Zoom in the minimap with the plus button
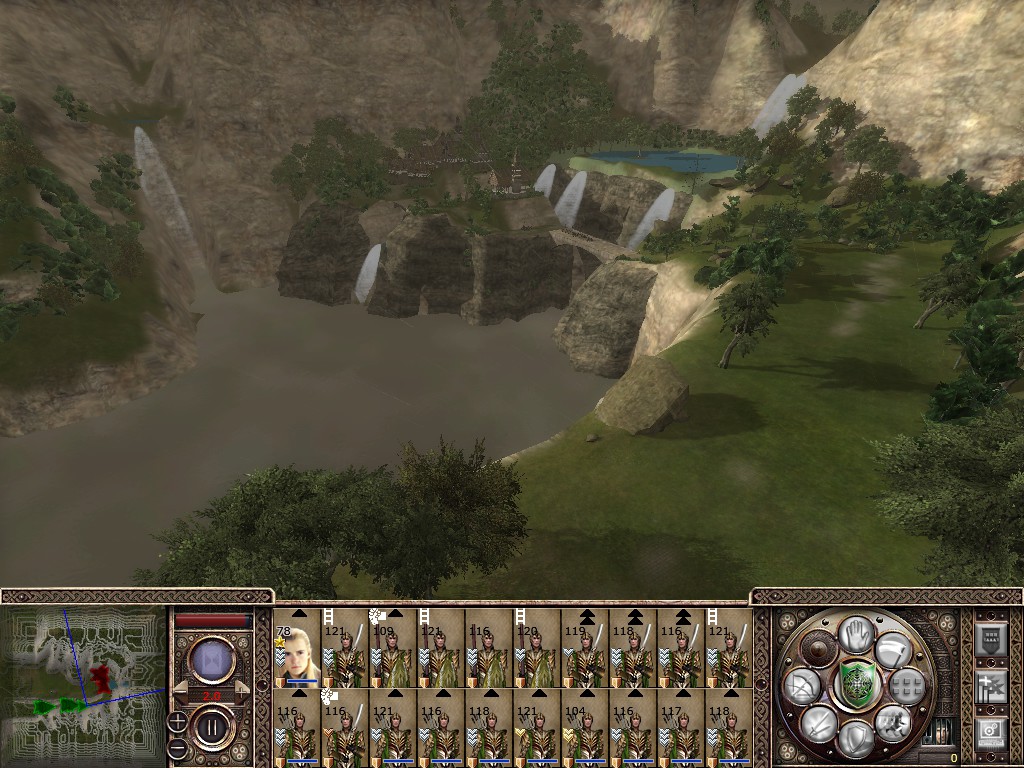 tap(177, 720)
